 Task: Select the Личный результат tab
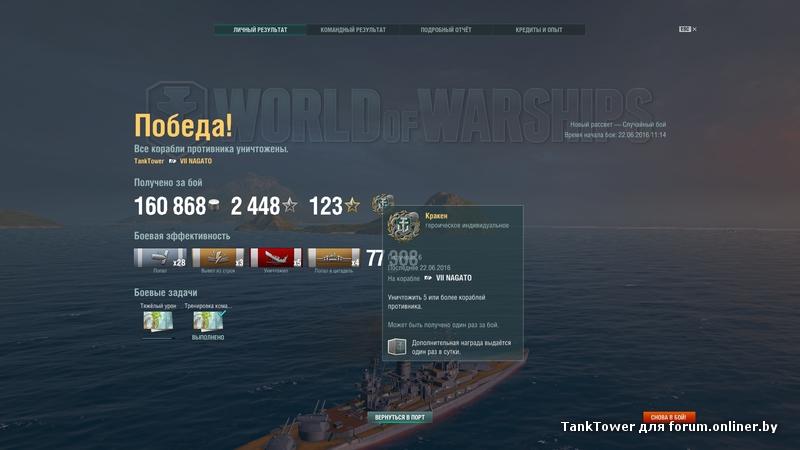[260, 30]
